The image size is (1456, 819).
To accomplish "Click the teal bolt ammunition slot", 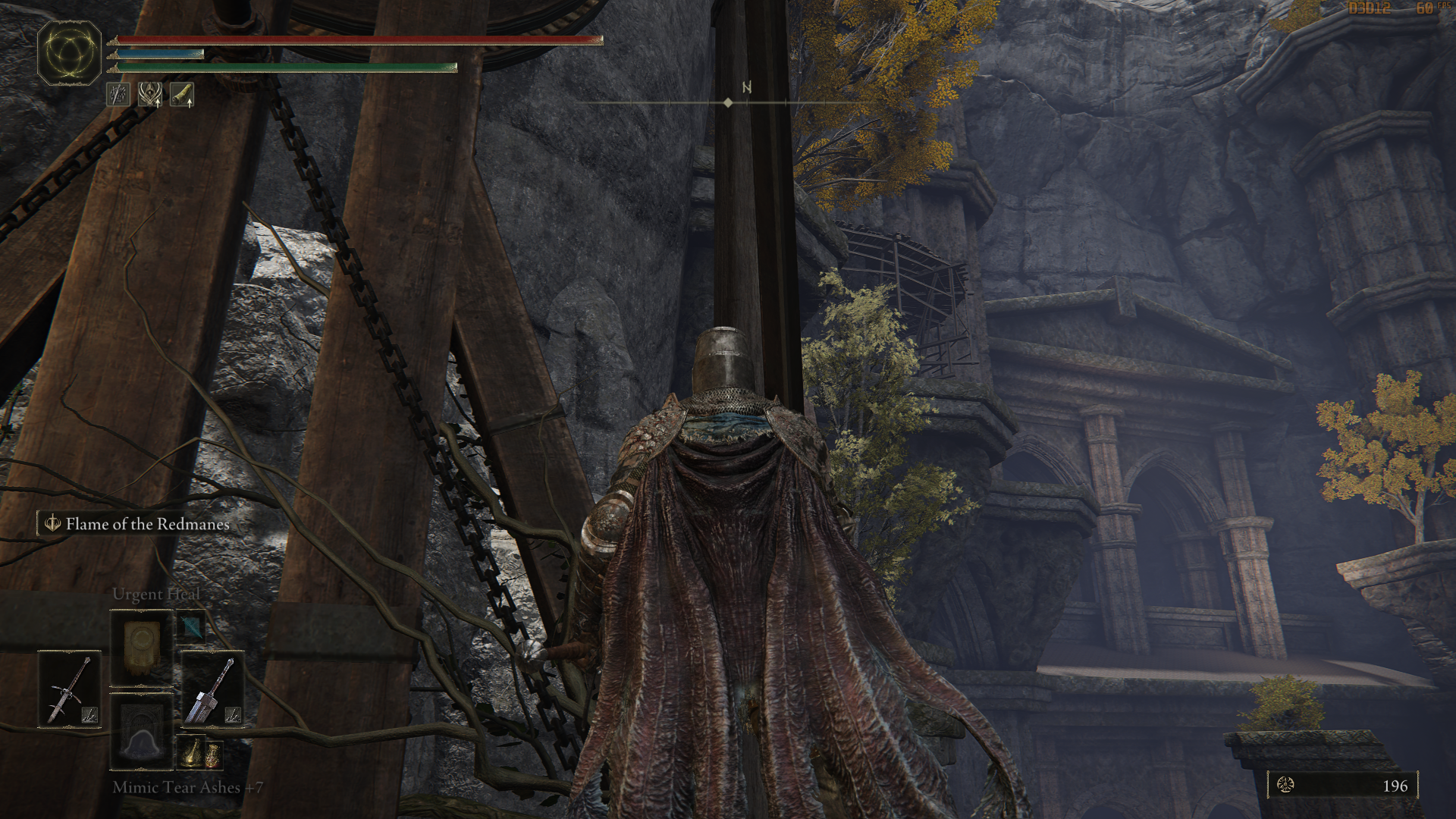I will (191, 627).
